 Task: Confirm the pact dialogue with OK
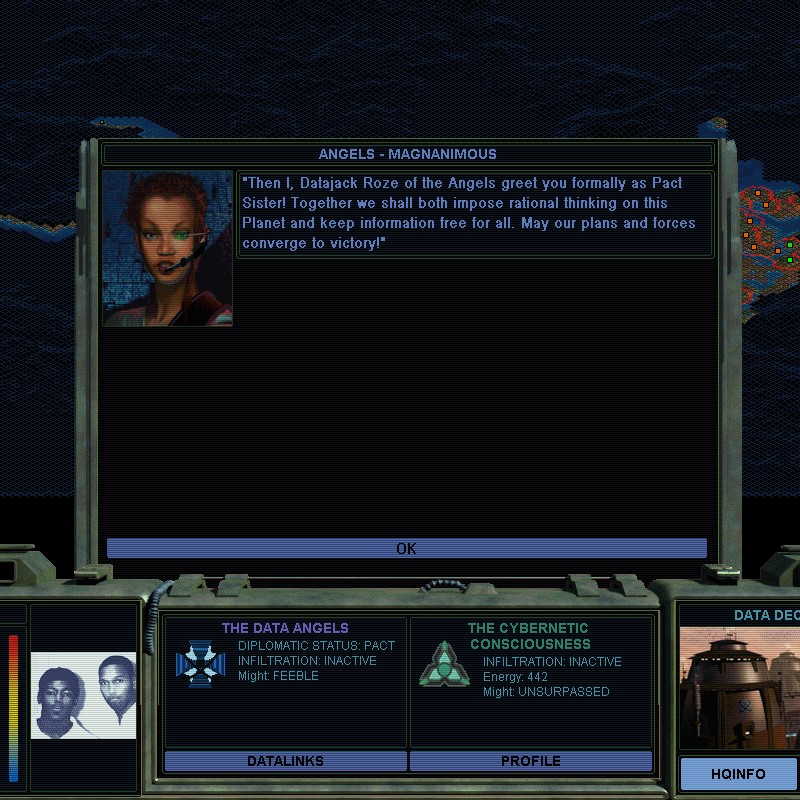pos(406,548)
